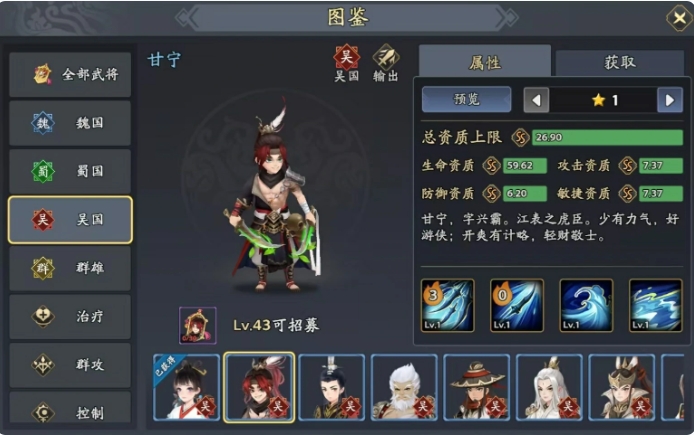
Task: Select the spear skill icon with badge 0
Action: tap(516, 305)
